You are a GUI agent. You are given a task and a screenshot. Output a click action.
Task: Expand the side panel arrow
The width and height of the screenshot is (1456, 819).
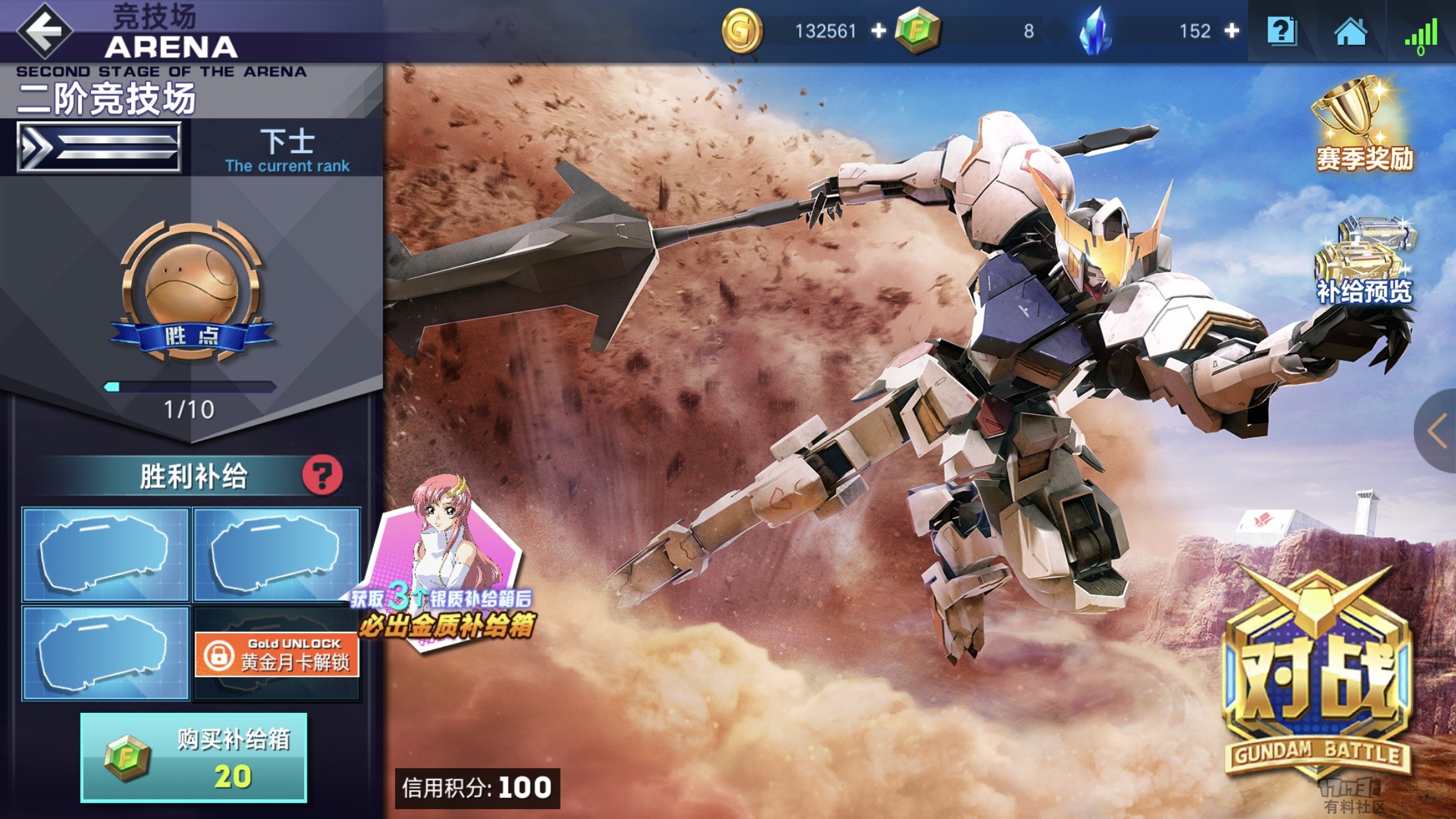1438,431
